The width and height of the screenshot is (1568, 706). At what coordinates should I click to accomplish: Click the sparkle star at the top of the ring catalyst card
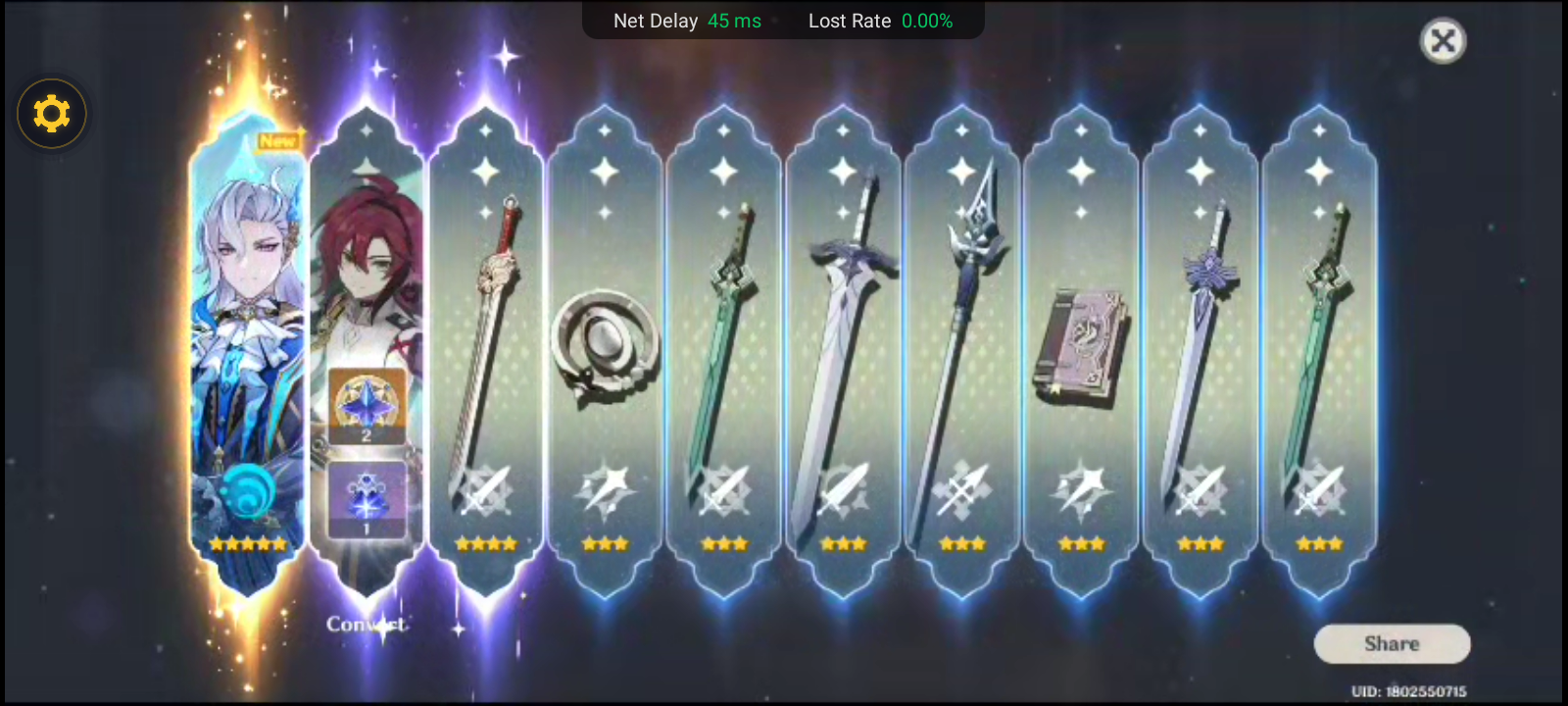point(605,172)
